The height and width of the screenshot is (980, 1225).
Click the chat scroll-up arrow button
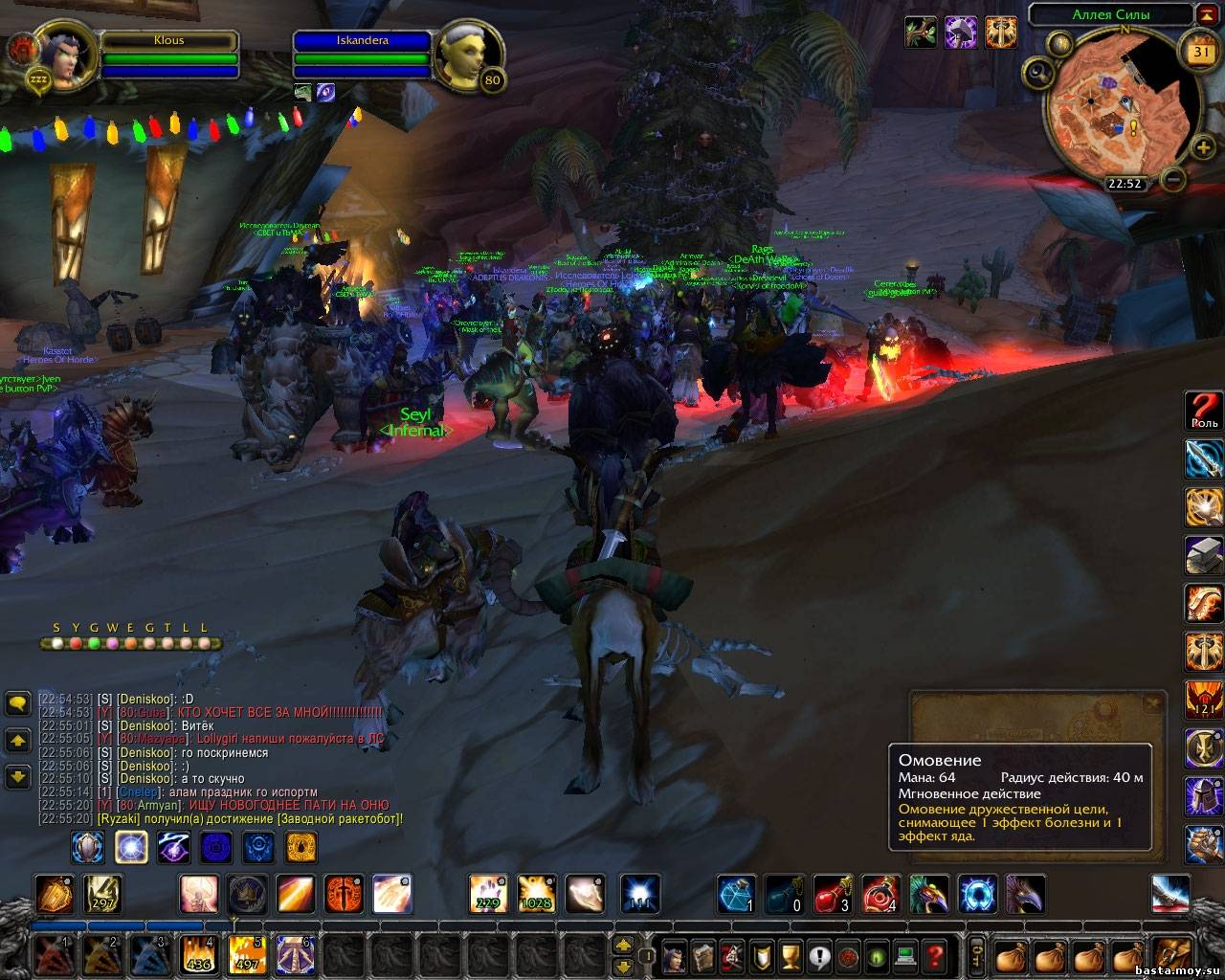[18, 741]
